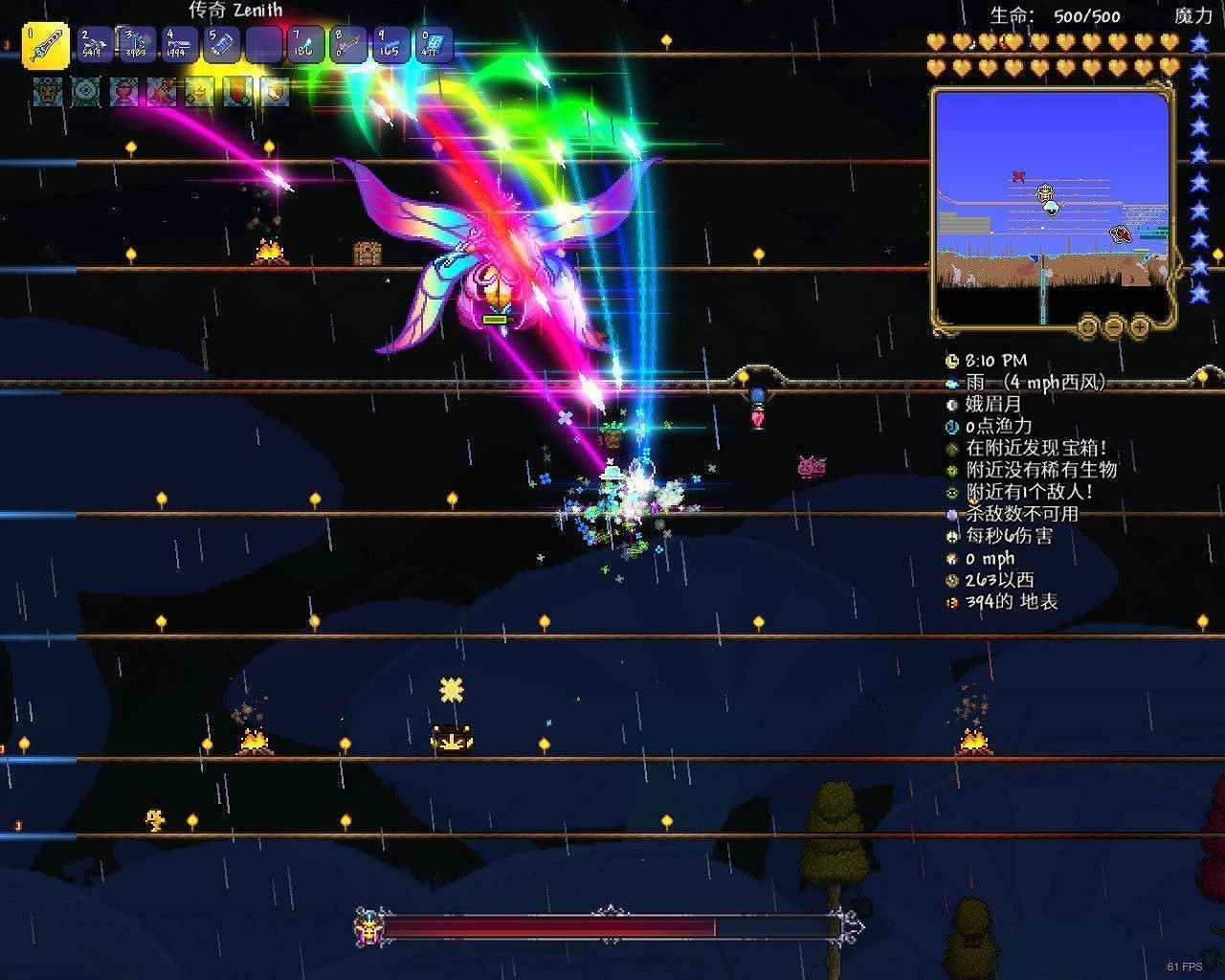Click the fishing power sextant icon
Screen dimensions: 1225x980
[950, 425]
